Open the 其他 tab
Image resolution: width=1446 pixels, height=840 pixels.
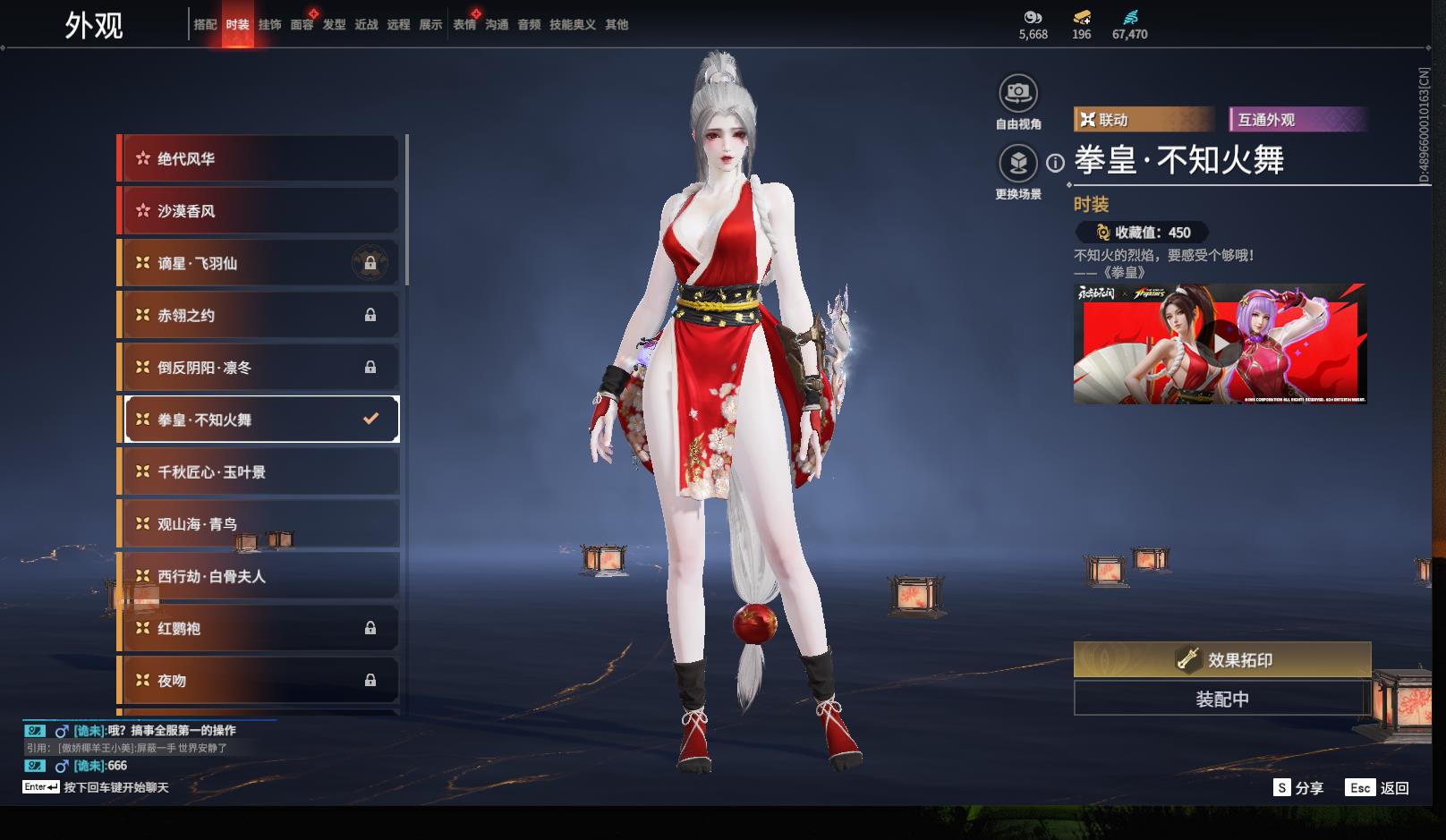click(617, 25)
